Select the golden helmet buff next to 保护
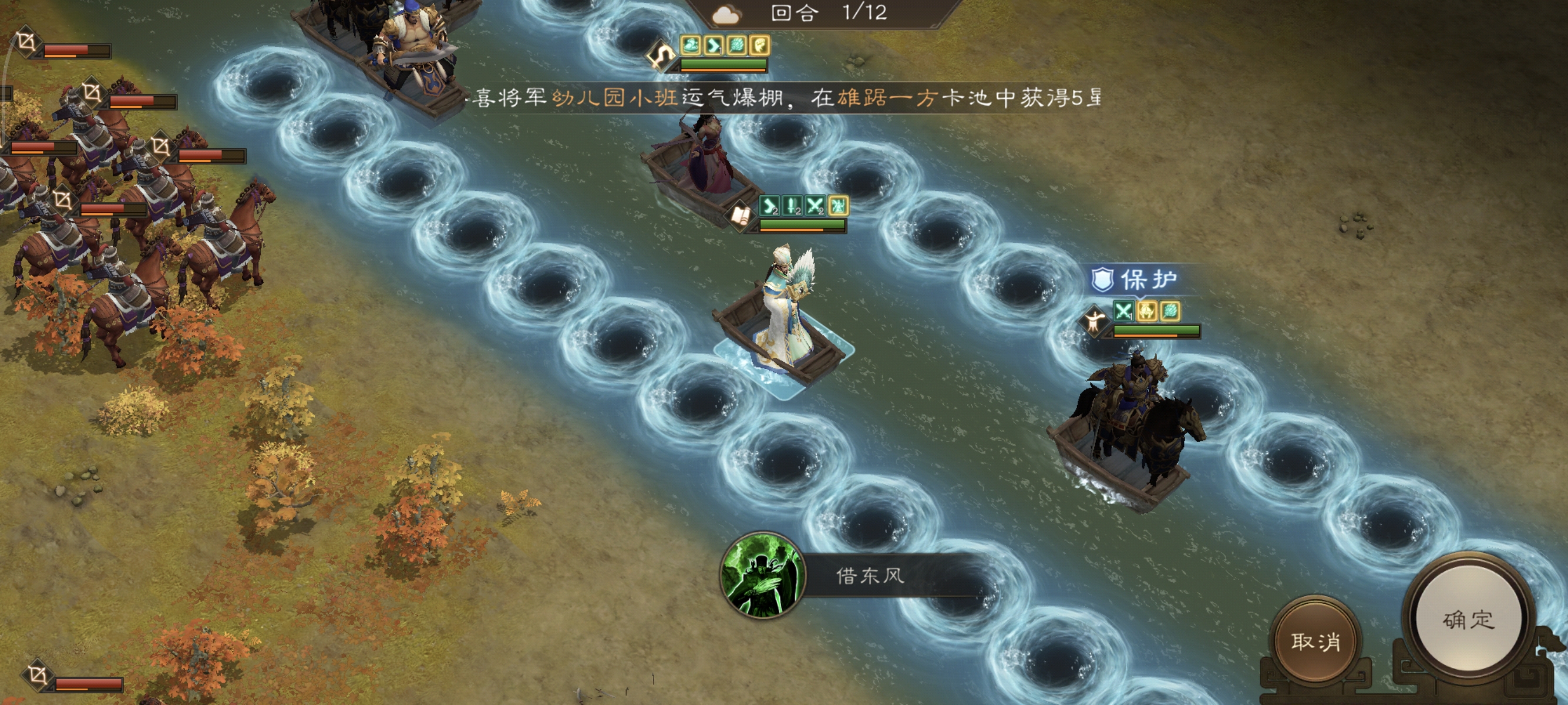 tap(1147, 312)
